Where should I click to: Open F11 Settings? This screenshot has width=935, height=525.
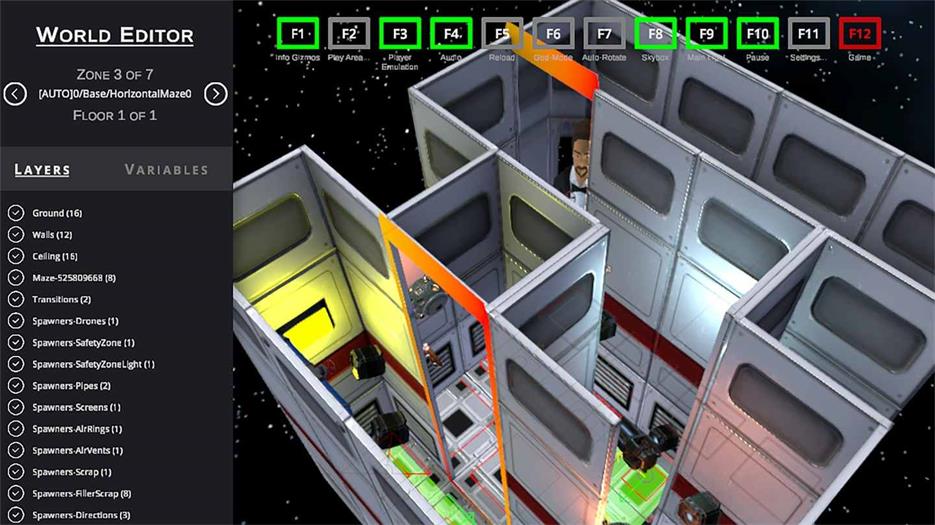[809, 34]
